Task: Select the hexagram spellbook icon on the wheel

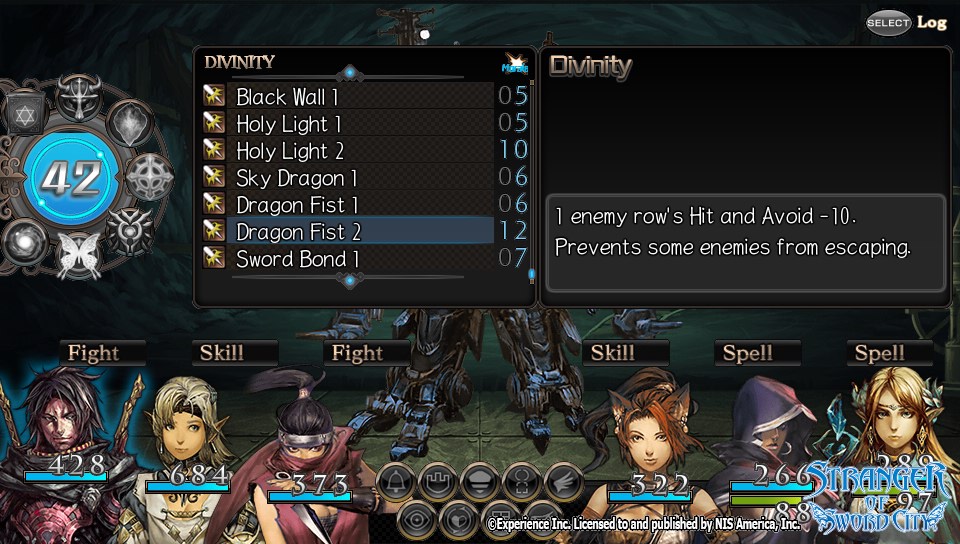Action: [x=25, y=114]
